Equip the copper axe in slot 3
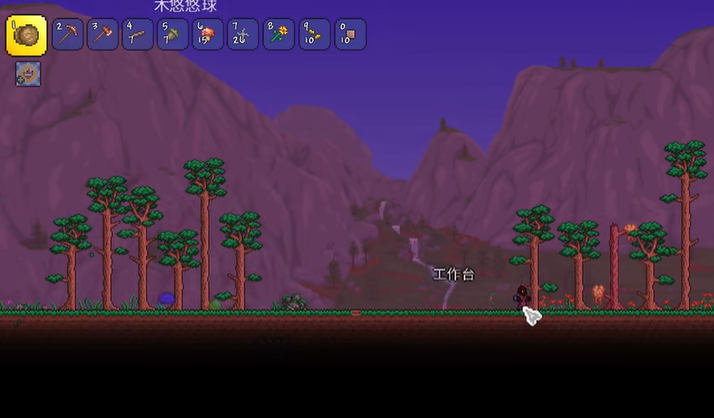This screenshot has width=714, height=418. point(103,34)
